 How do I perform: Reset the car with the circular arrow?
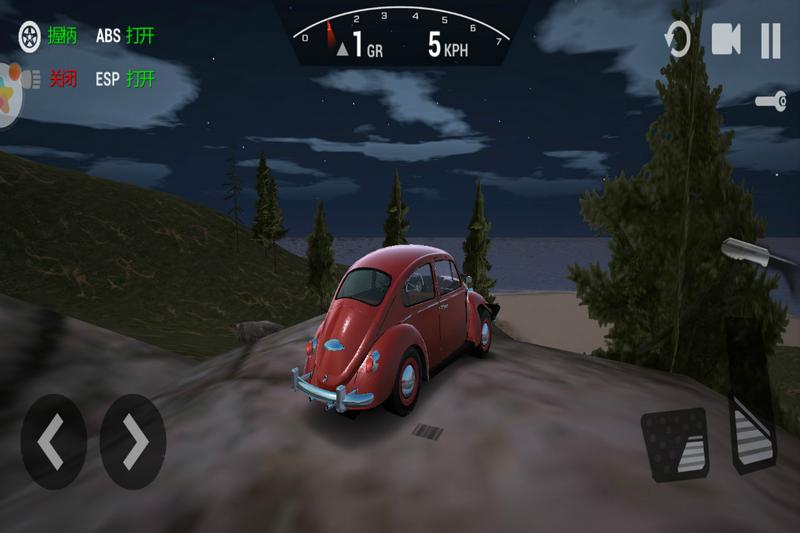(x=678, y=41)
